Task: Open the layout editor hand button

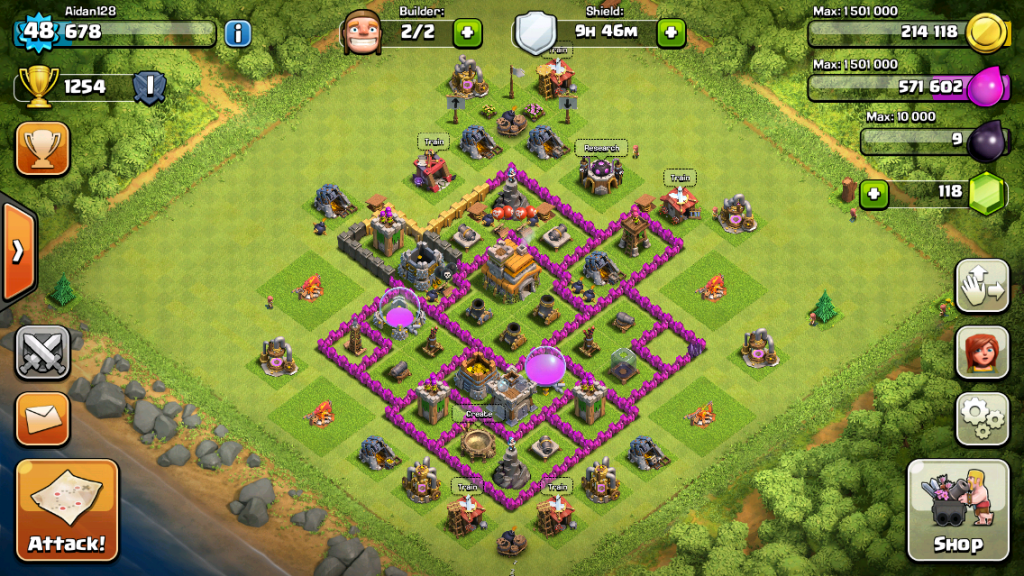Action: (x=982, y=287)
